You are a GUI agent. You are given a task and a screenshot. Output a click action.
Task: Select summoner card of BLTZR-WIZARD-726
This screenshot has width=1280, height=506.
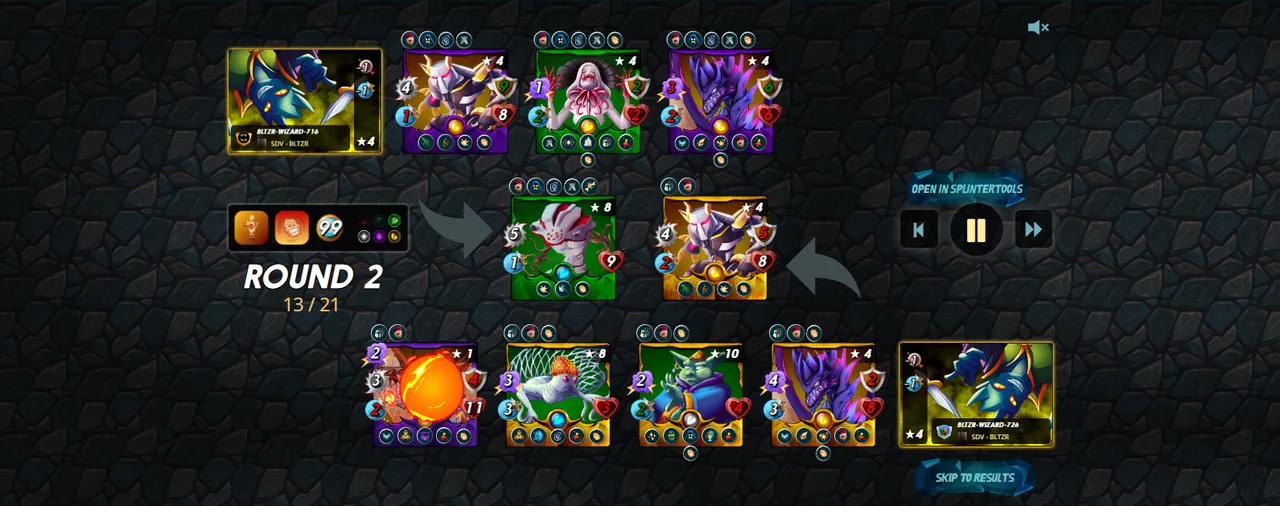976,394
